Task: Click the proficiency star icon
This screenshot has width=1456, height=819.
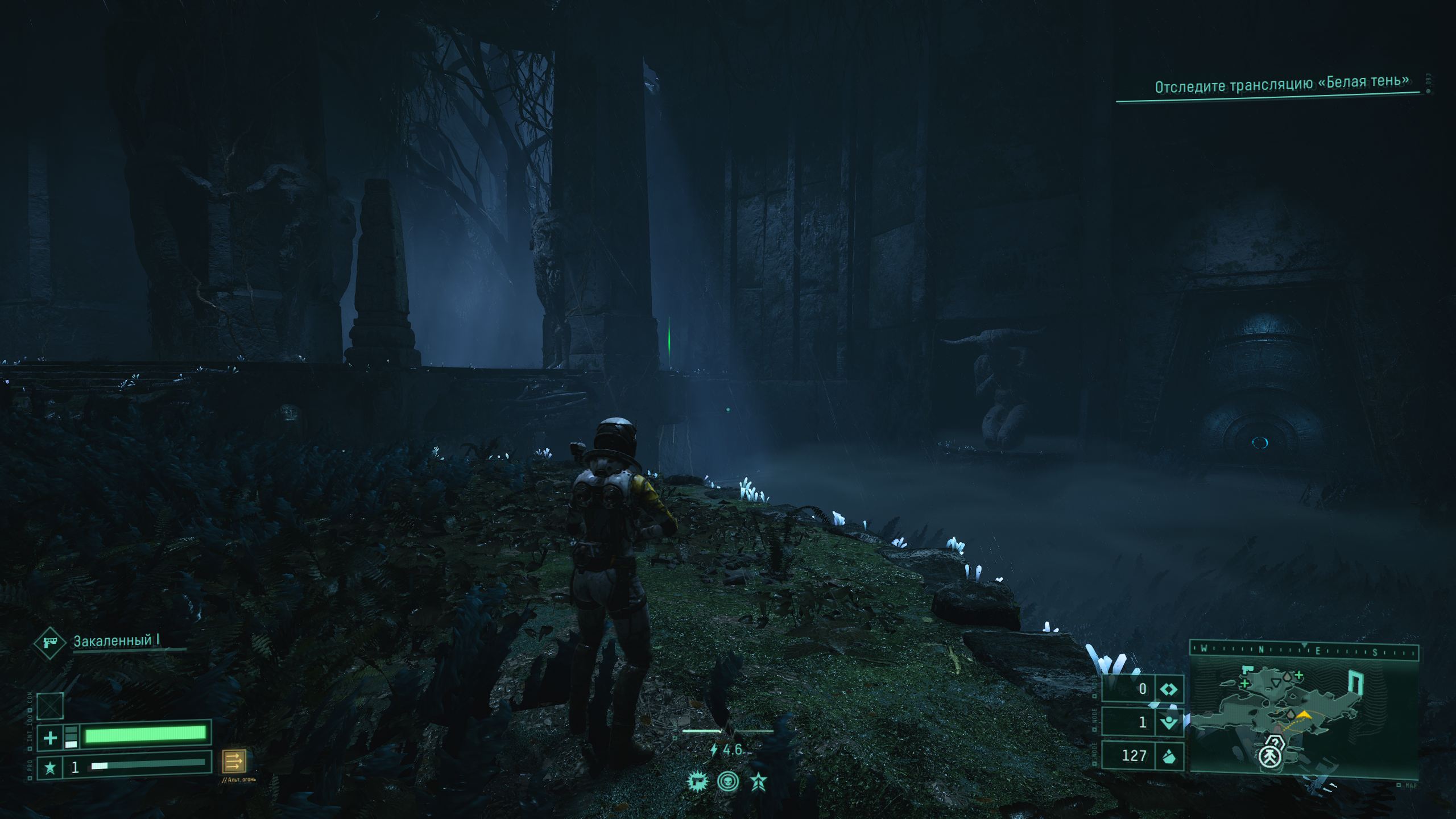Action: pyautogui.click(x=50, y=768)
